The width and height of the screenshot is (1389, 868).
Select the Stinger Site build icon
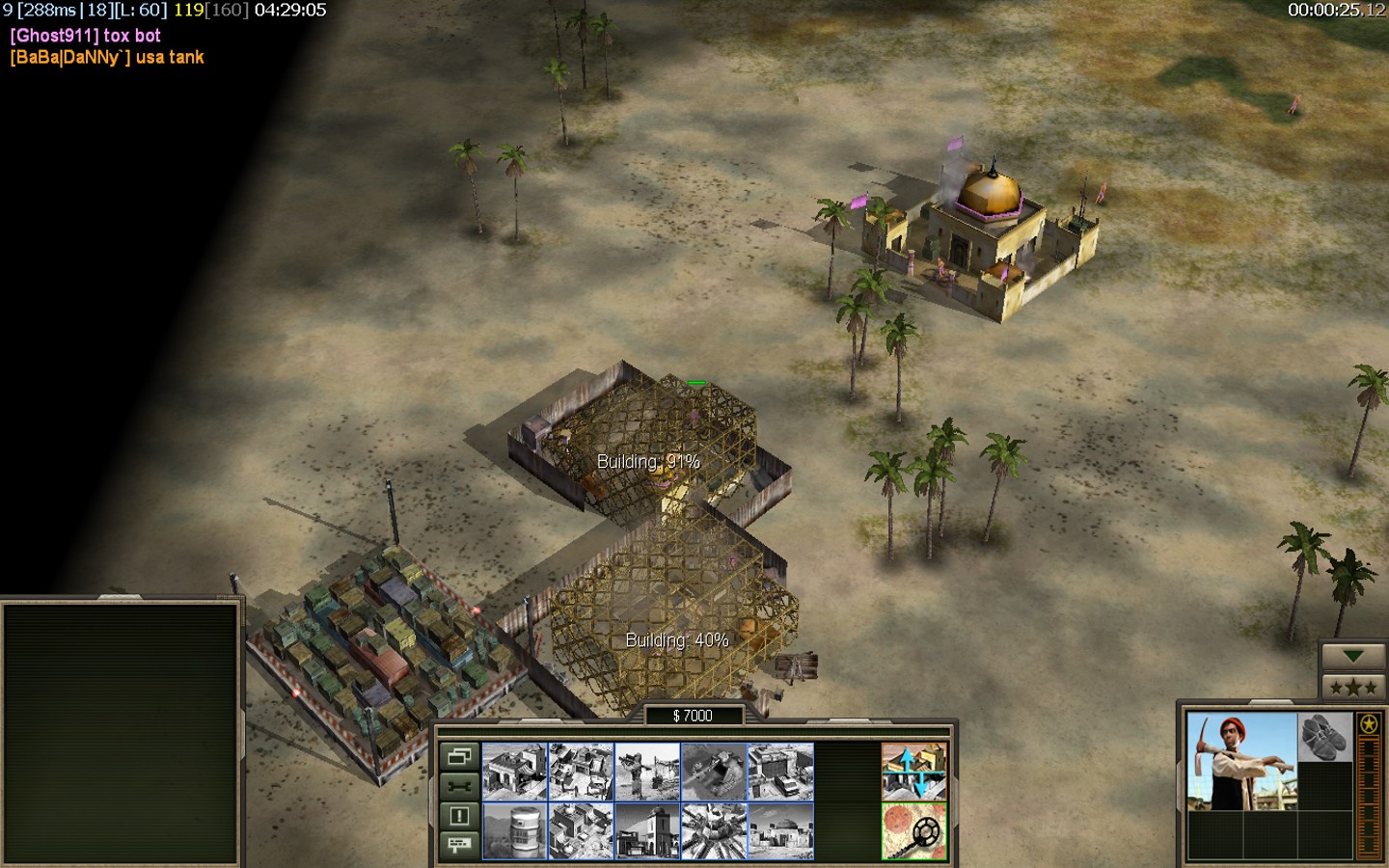(647, 772)
